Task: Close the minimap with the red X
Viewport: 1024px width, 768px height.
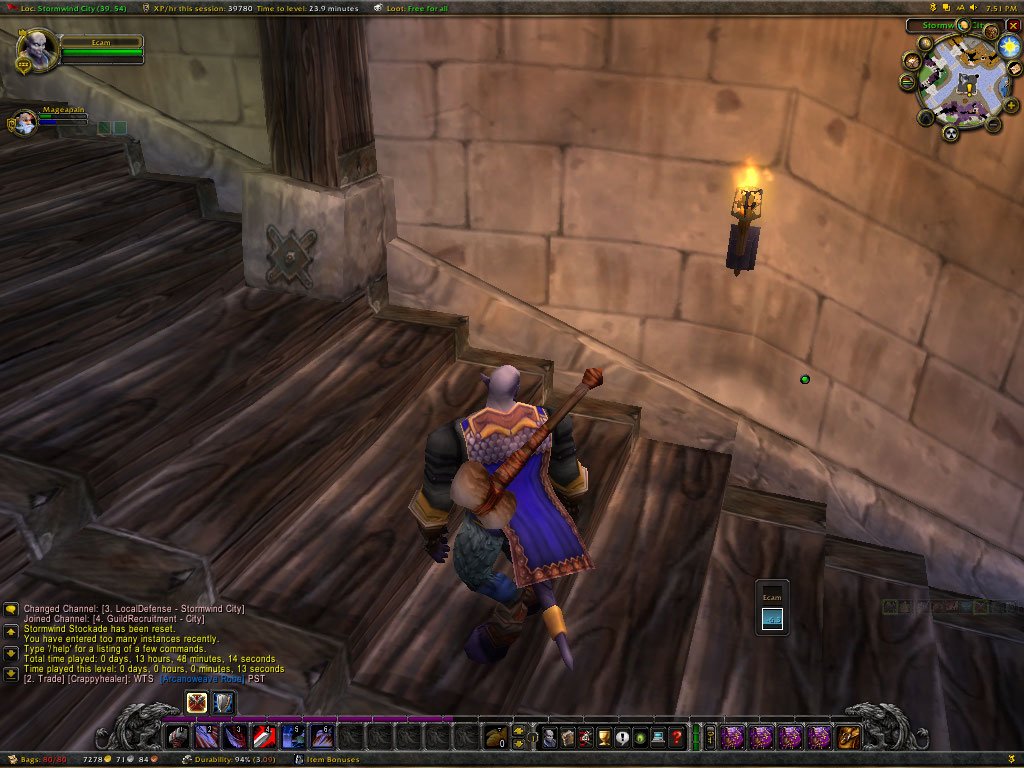Action: pos(1013,25)
